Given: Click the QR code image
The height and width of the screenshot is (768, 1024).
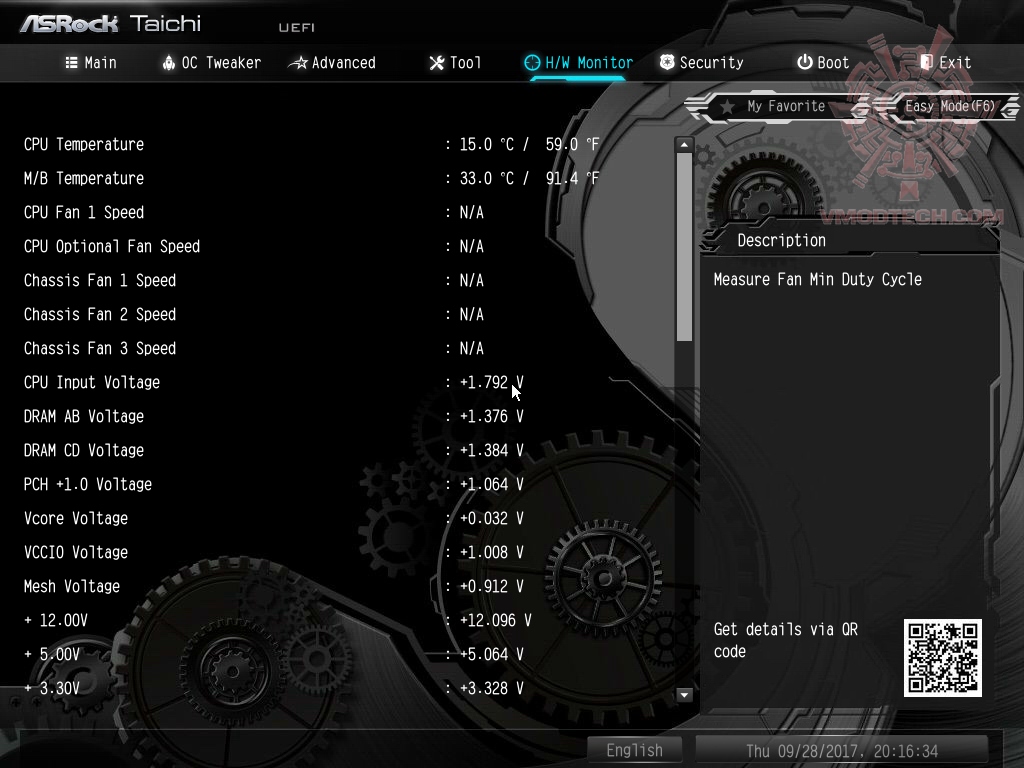Looking at the screenshot, I should 942,657.
